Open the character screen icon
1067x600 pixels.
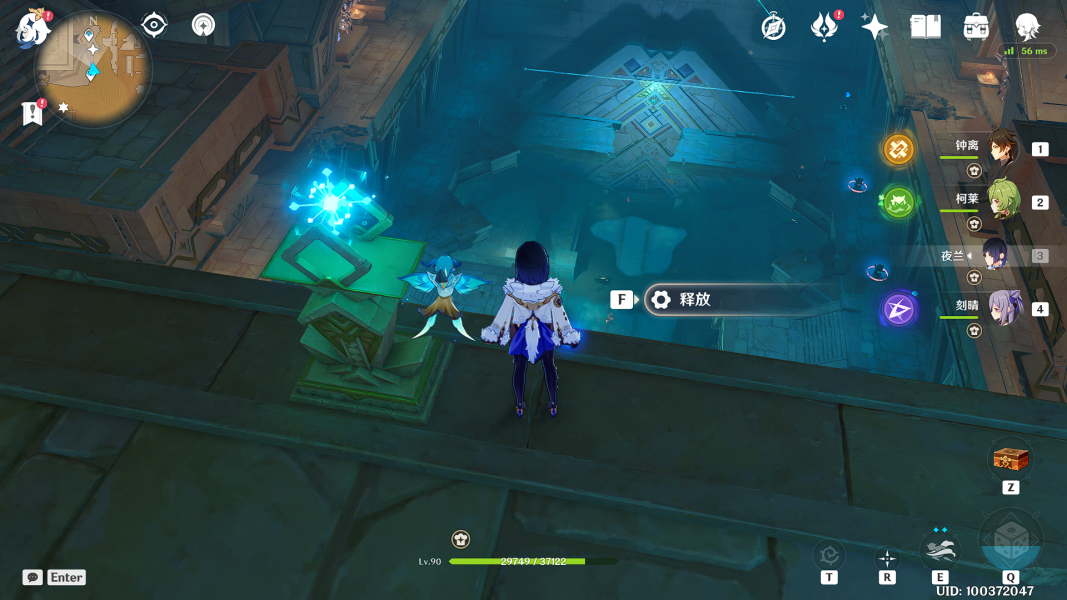coord(1027,27)
